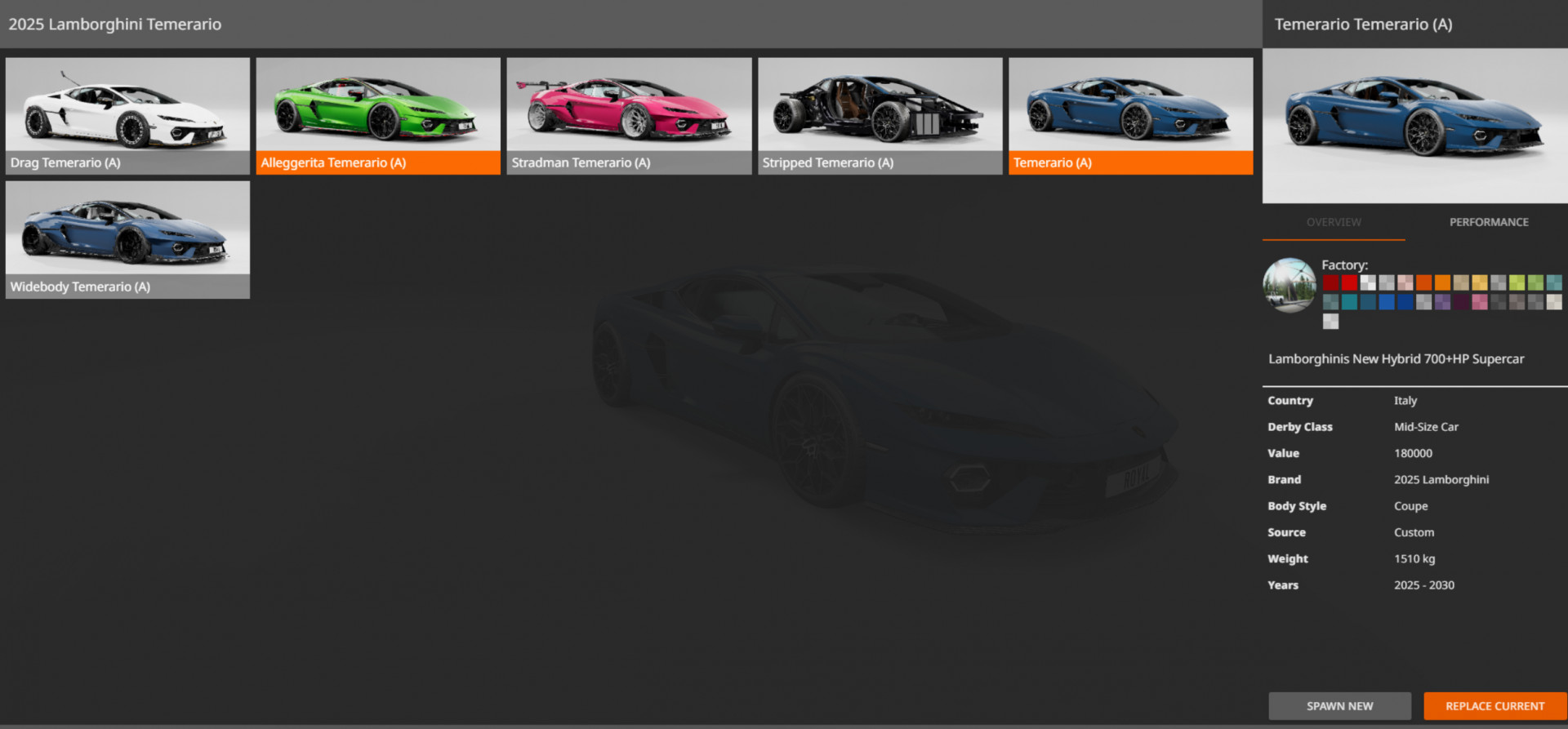Open the Widebody Temerario (A) variant
Viewport: 1568px width, 729px height.
(x=127, y=238)
